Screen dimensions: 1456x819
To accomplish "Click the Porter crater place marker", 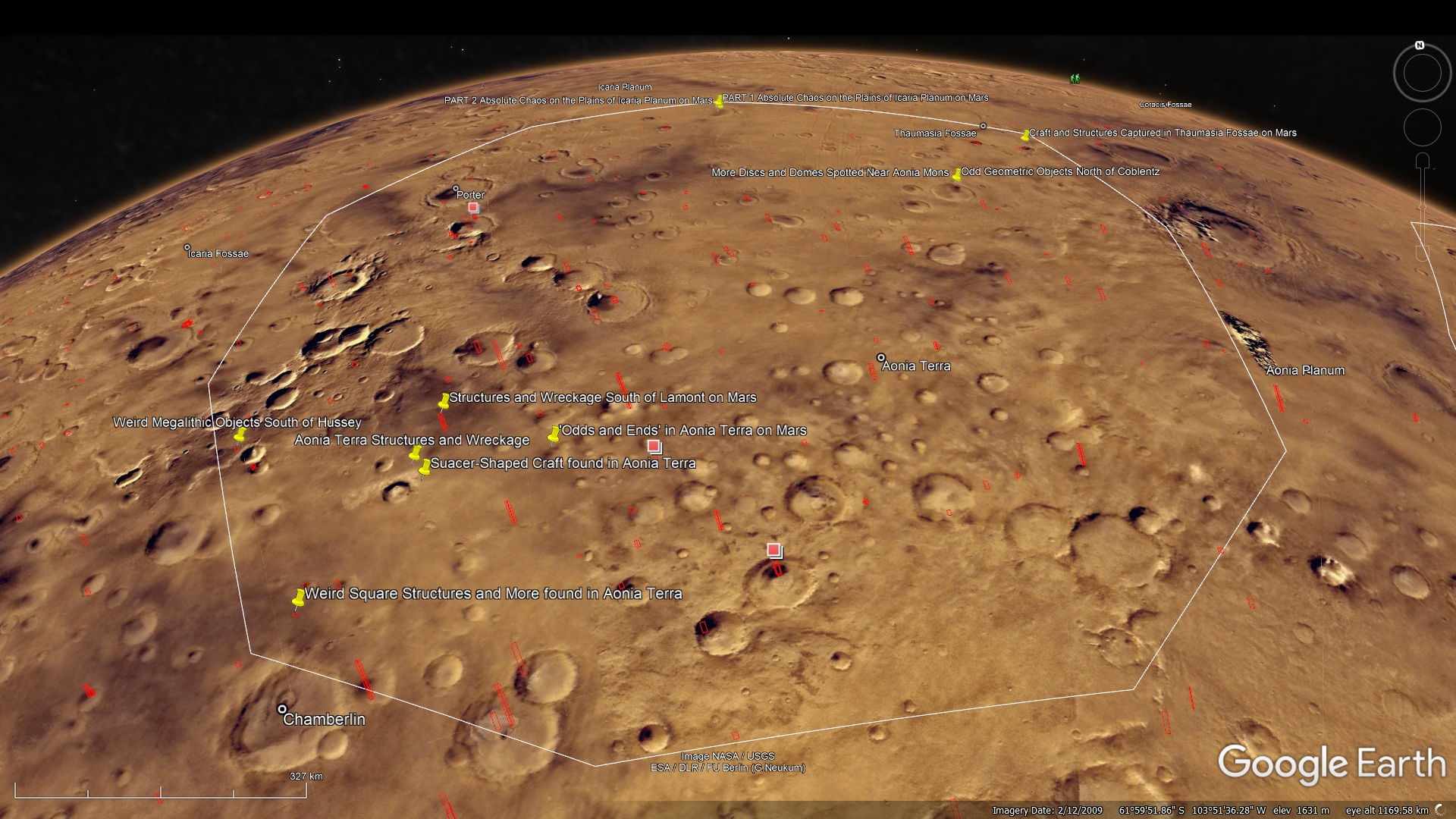I will [456, 188].
